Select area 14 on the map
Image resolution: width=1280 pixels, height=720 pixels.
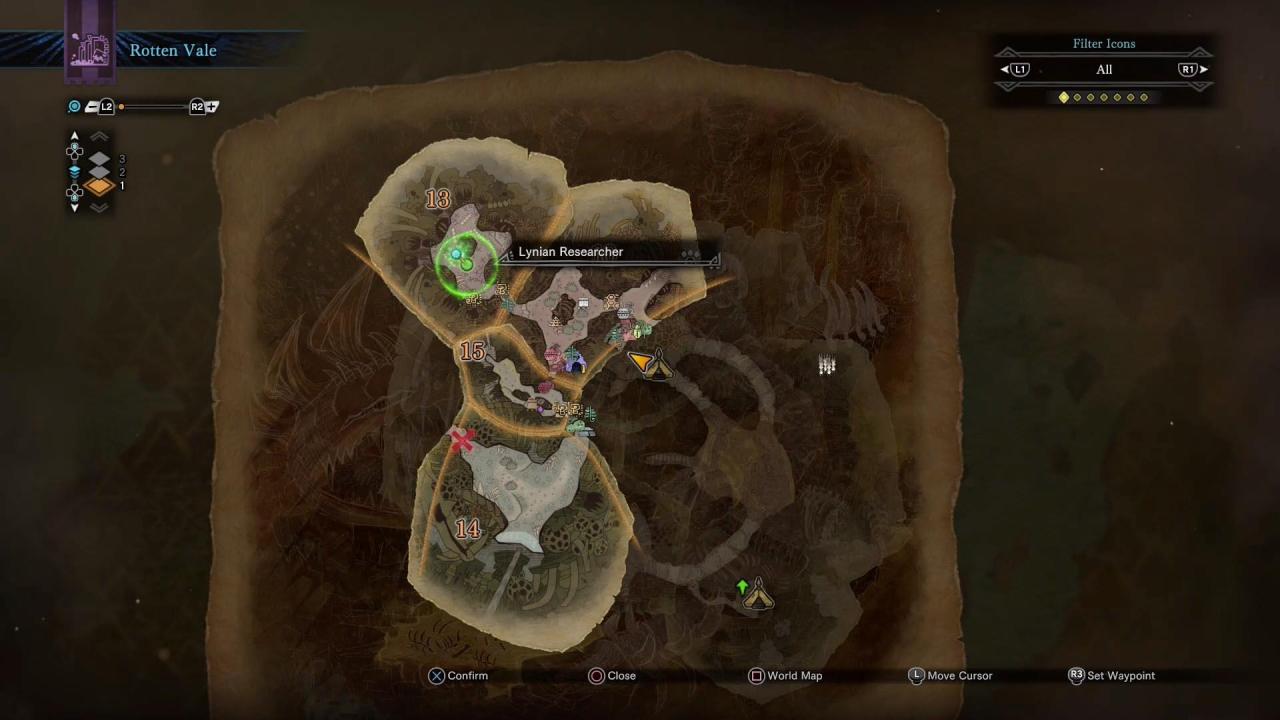click(x=468, y=529)
